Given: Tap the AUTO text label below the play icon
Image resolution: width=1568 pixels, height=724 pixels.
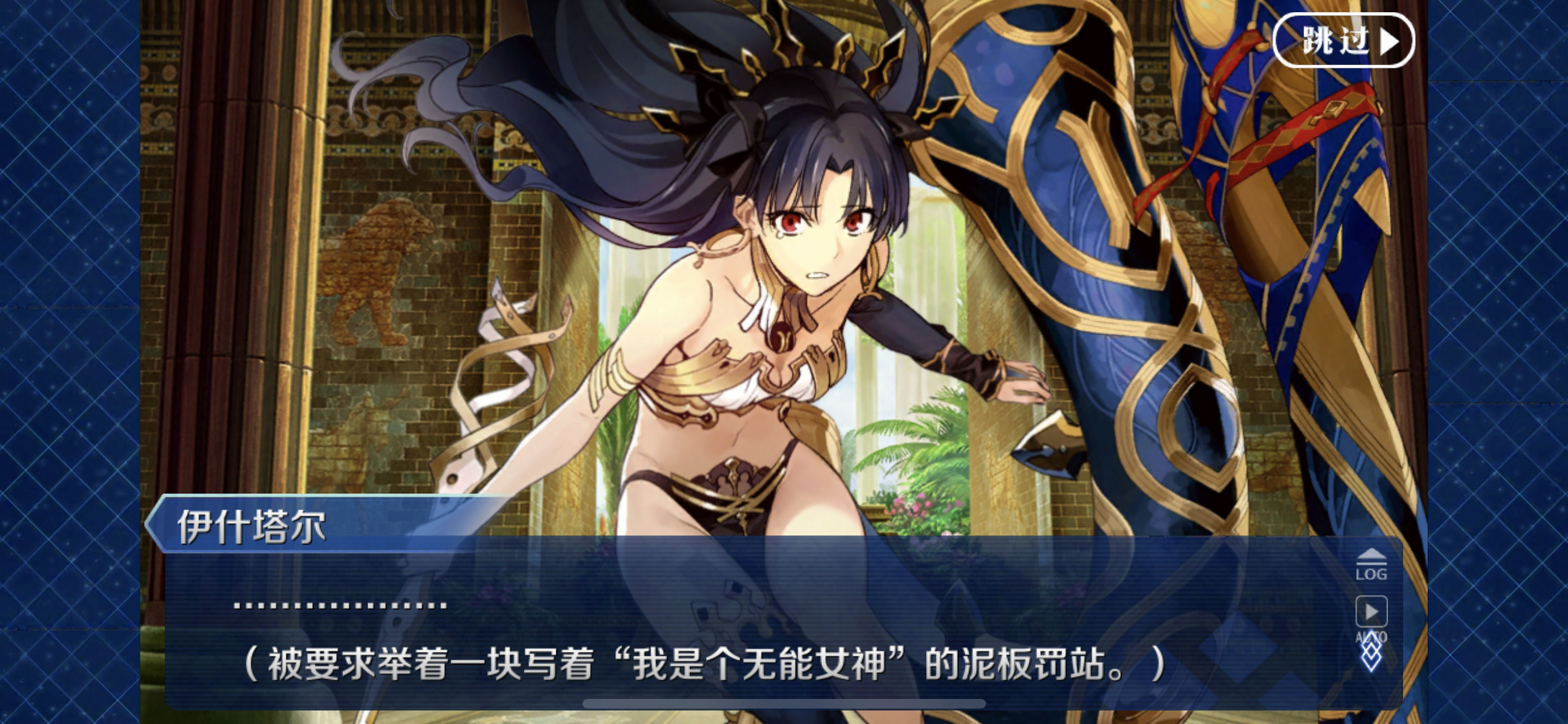Looking at the screenshot, I should point(1372,637).
